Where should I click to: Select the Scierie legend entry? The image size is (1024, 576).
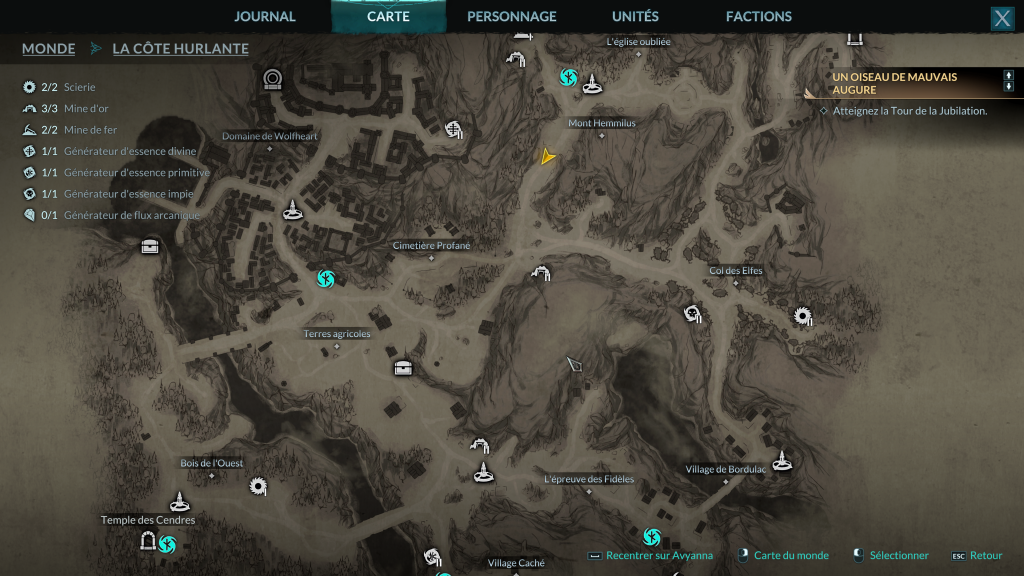(x=79, y=88)
